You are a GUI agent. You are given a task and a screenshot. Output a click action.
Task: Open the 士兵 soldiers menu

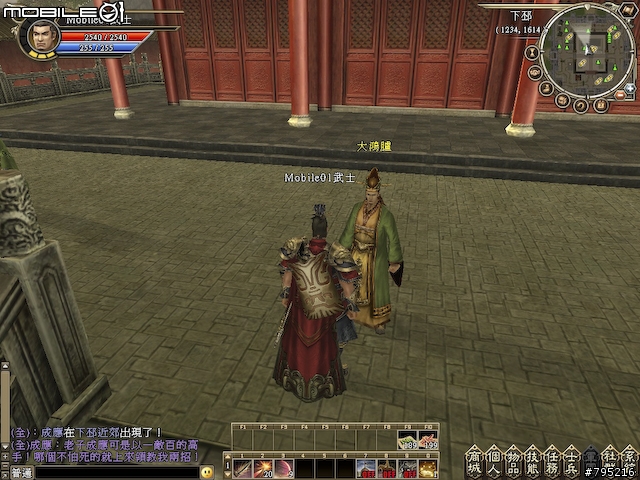571,461
